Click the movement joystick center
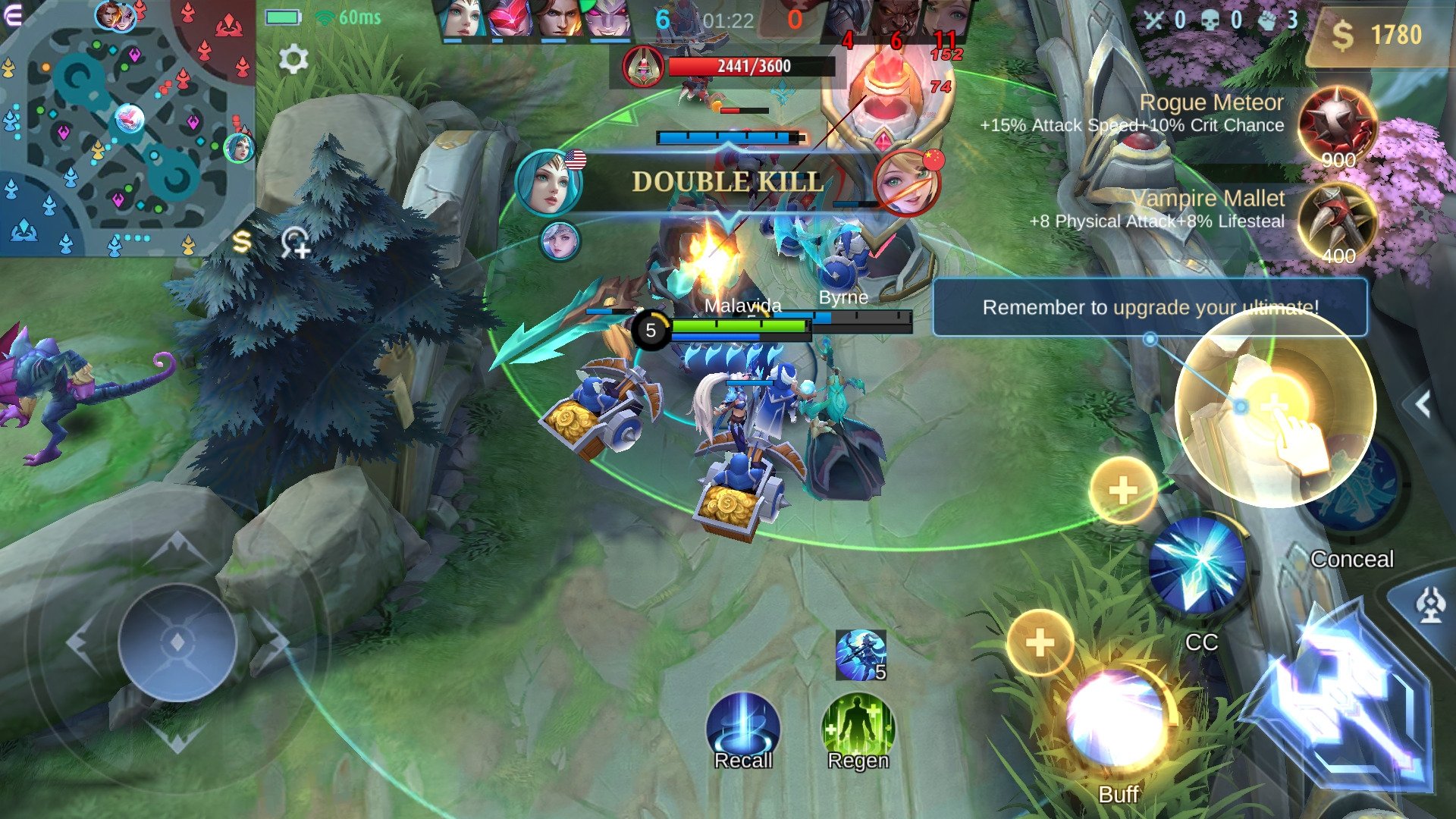Image resolution: width=1456 pixels, height=819 pixels. pyautogui.click(x=177, y=642)
